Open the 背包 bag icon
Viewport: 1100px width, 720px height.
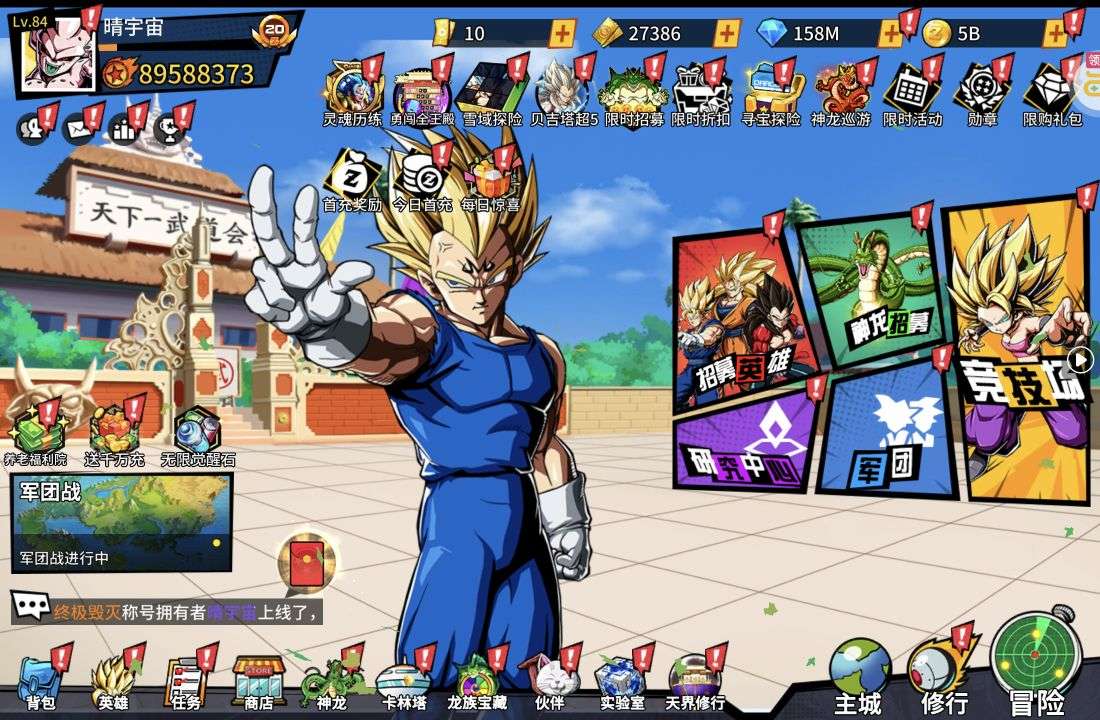coord(40,682)
